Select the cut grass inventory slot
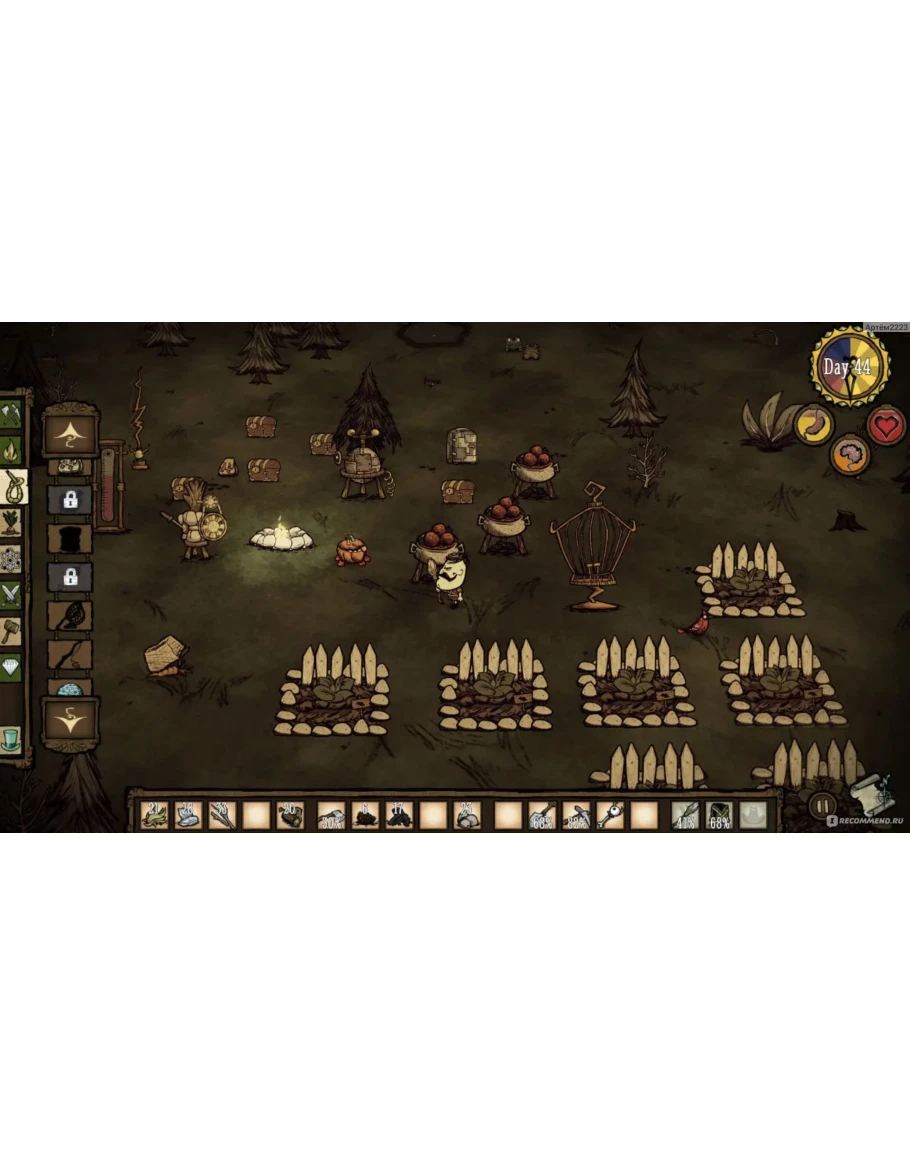The image size is (910, 1155). pos(154,815)
